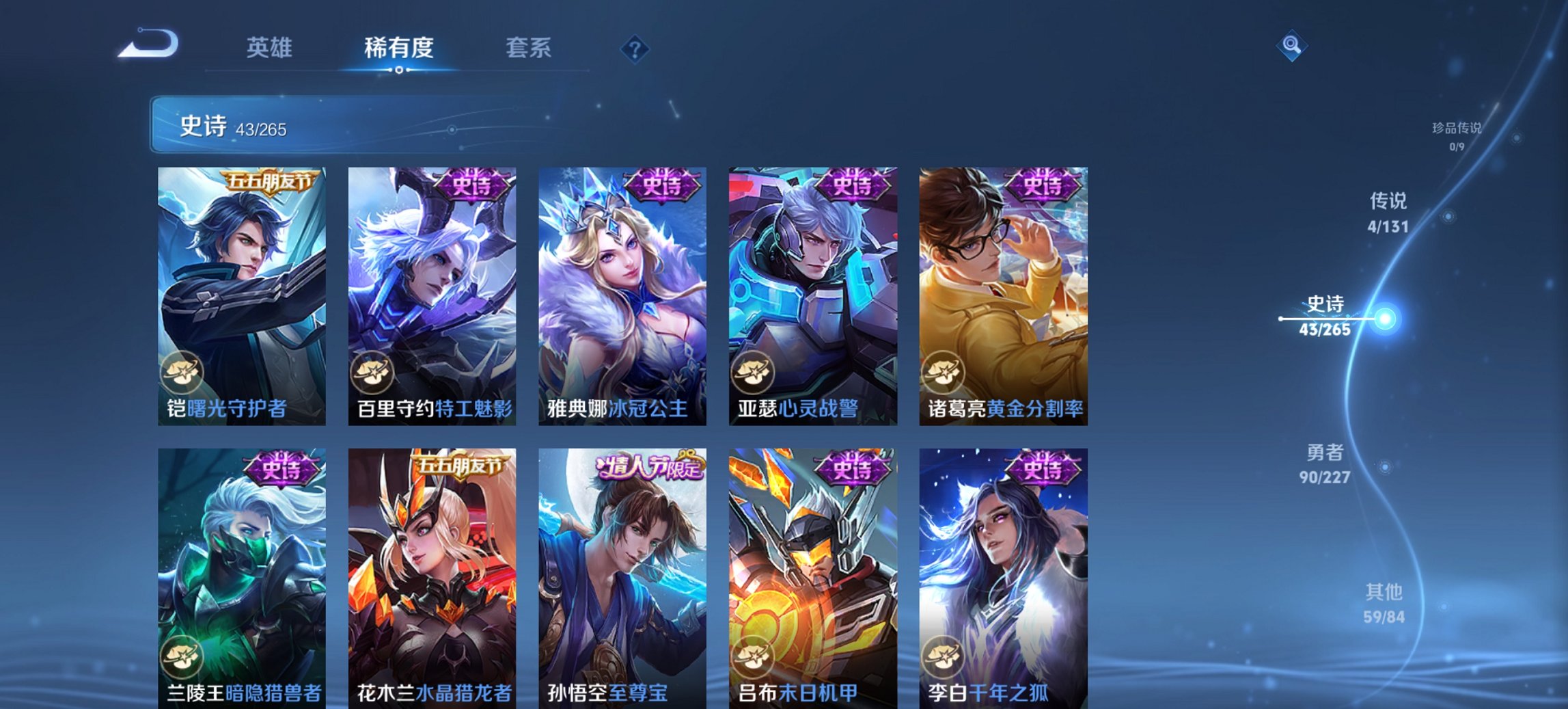Viewport: 1568px width, 709px height.
Task: Click the question mark help icon
Action: (635, 48)
